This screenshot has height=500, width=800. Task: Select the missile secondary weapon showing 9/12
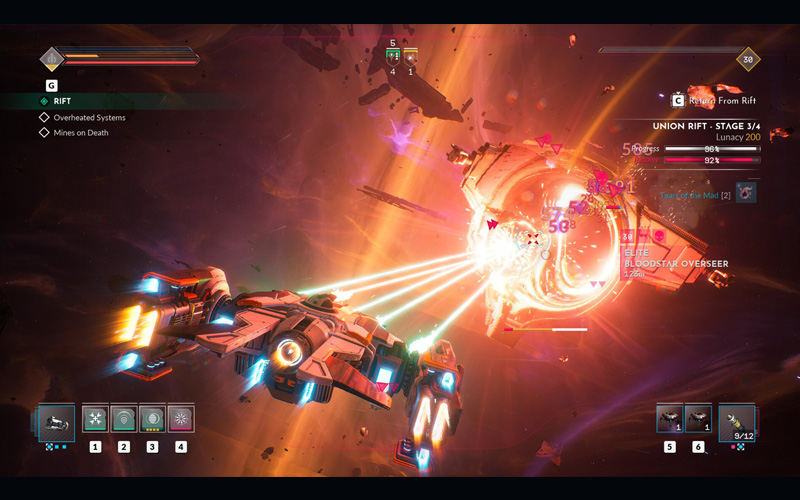click(737, 422)
